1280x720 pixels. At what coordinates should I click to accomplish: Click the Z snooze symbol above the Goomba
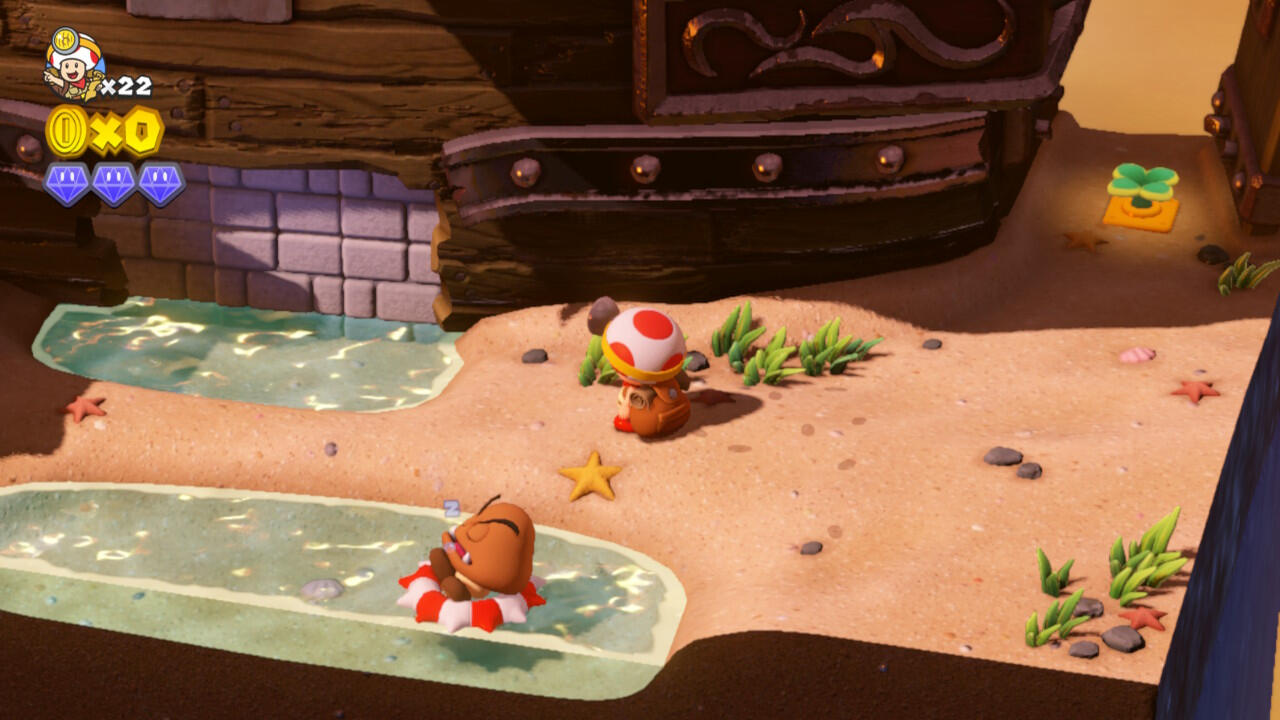click(x=453, y=510)
